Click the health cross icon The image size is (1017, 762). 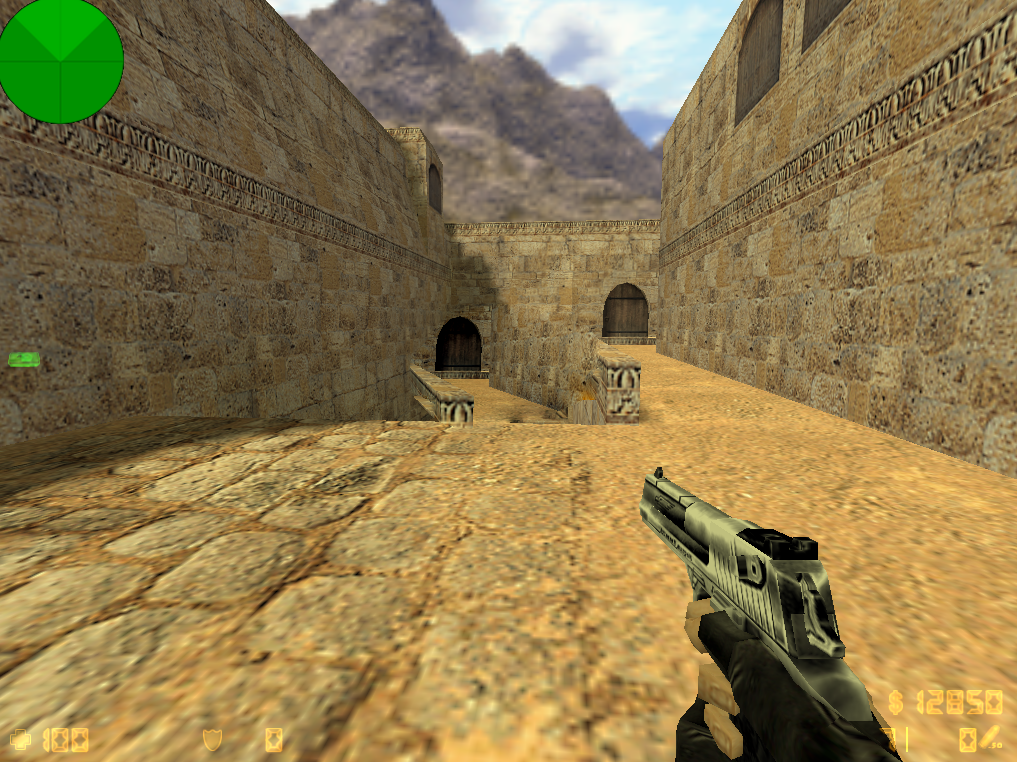(x=20, y=740)
